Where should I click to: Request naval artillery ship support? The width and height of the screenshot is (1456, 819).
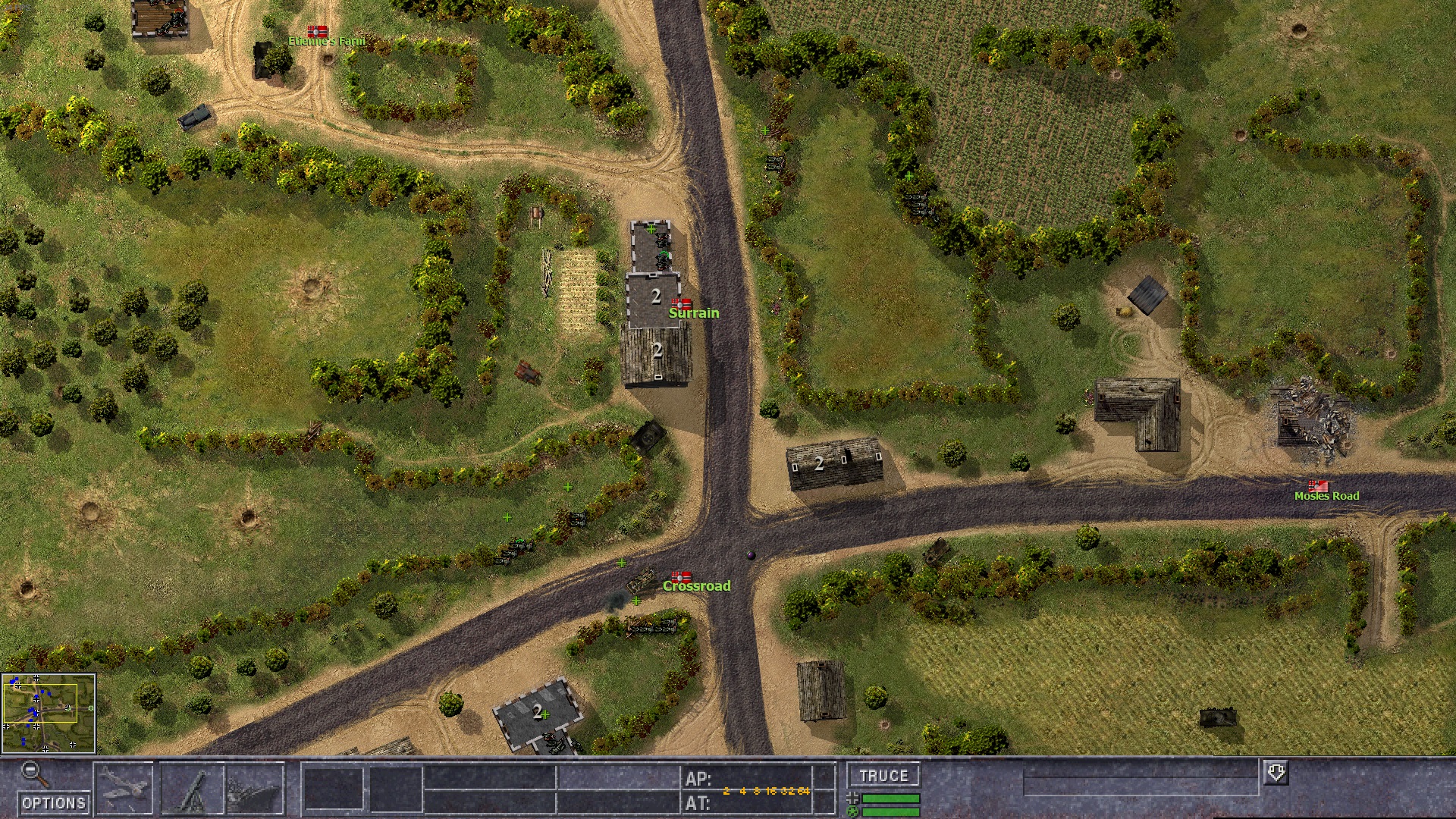(255, 789)
